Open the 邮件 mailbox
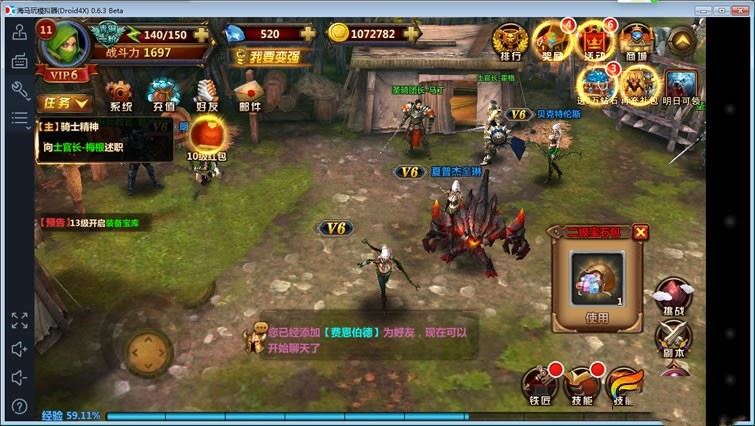The height and width of the screenshot is (426, 755). point(249,96)
